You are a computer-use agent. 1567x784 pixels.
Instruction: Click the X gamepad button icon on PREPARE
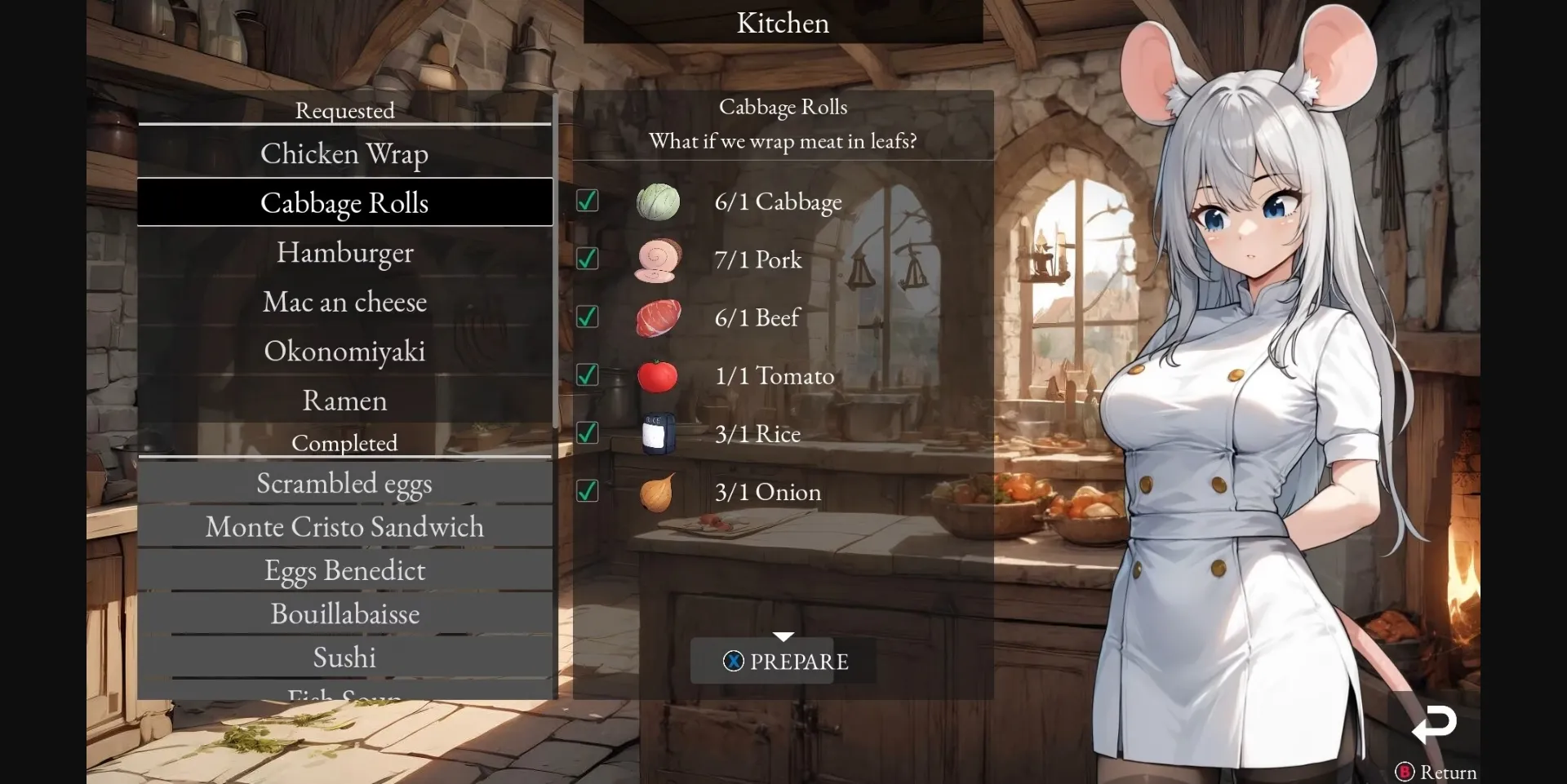point(734,661)
